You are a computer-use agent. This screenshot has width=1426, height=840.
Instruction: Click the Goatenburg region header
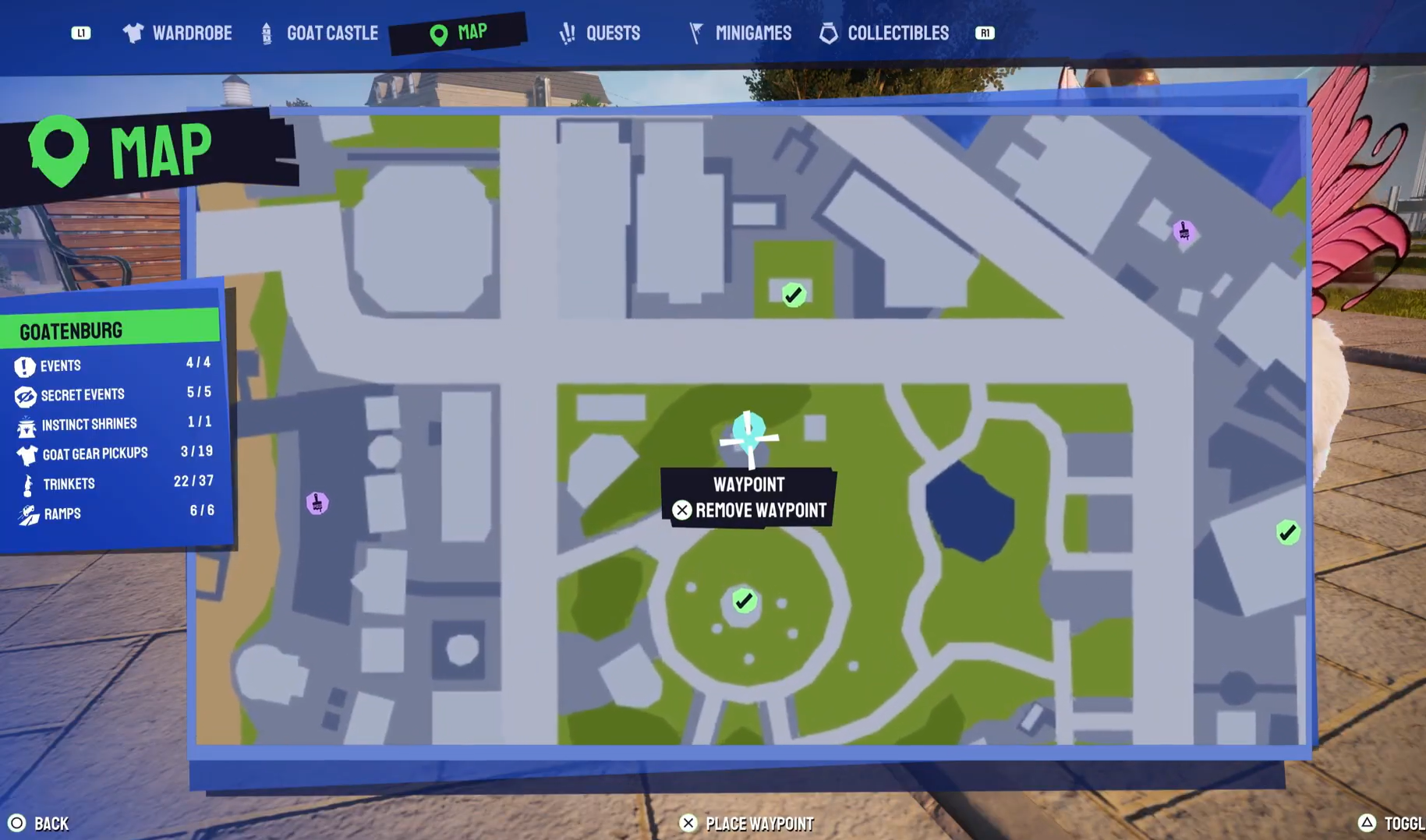(72, 330)
